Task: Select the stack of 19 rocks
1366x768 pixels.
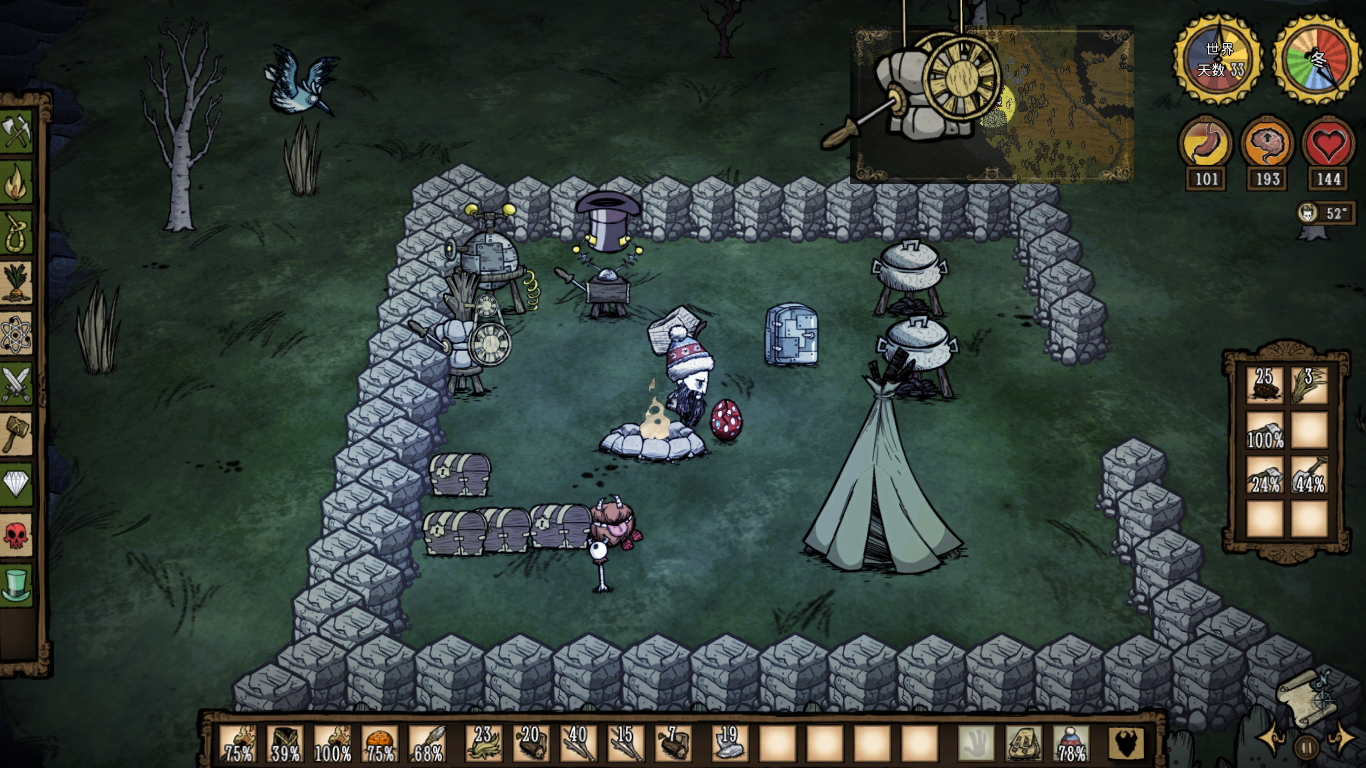Action: 729,743
